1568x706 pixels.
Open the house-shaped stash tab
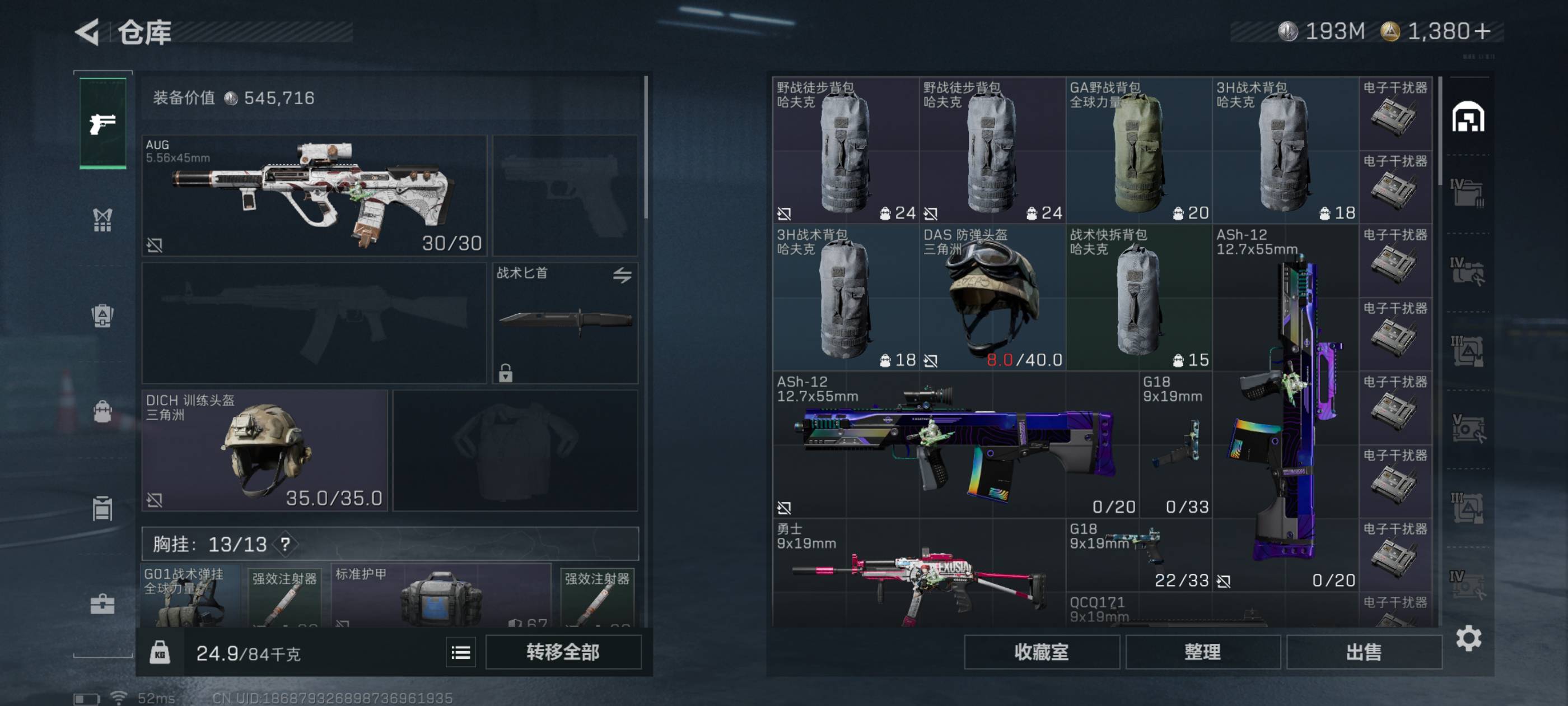pos(1468,117)
